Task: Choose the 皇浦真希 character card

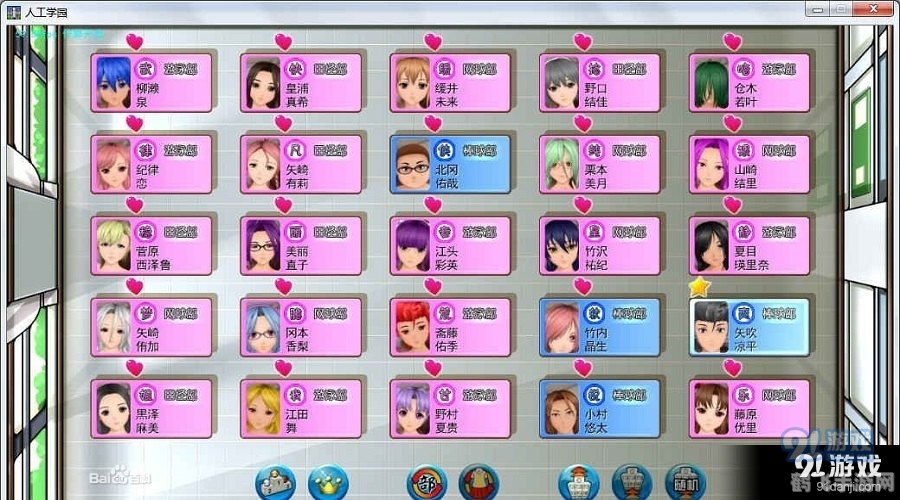Action: pyautogui.click(x=301, y=83)
